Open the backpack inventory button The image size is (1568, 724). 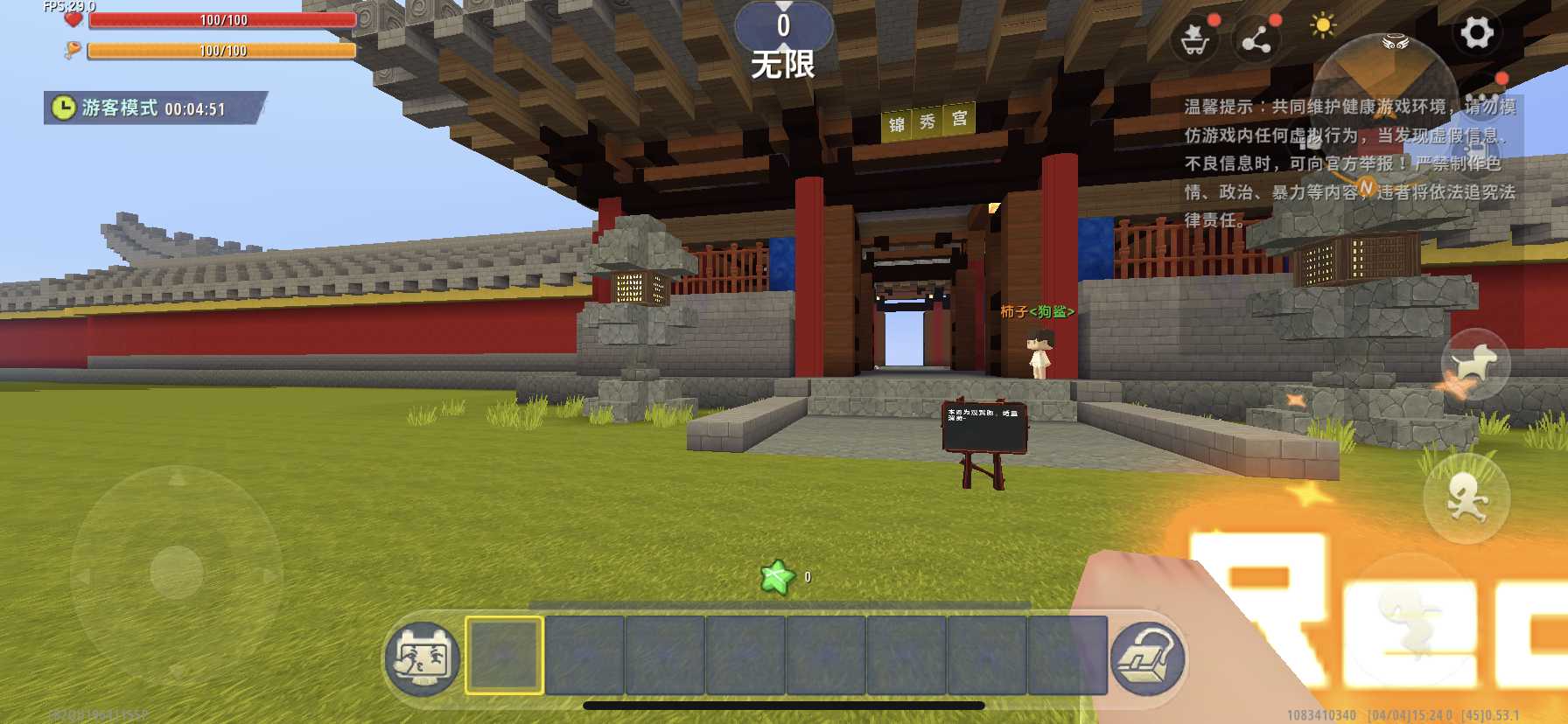point(1147,658)
